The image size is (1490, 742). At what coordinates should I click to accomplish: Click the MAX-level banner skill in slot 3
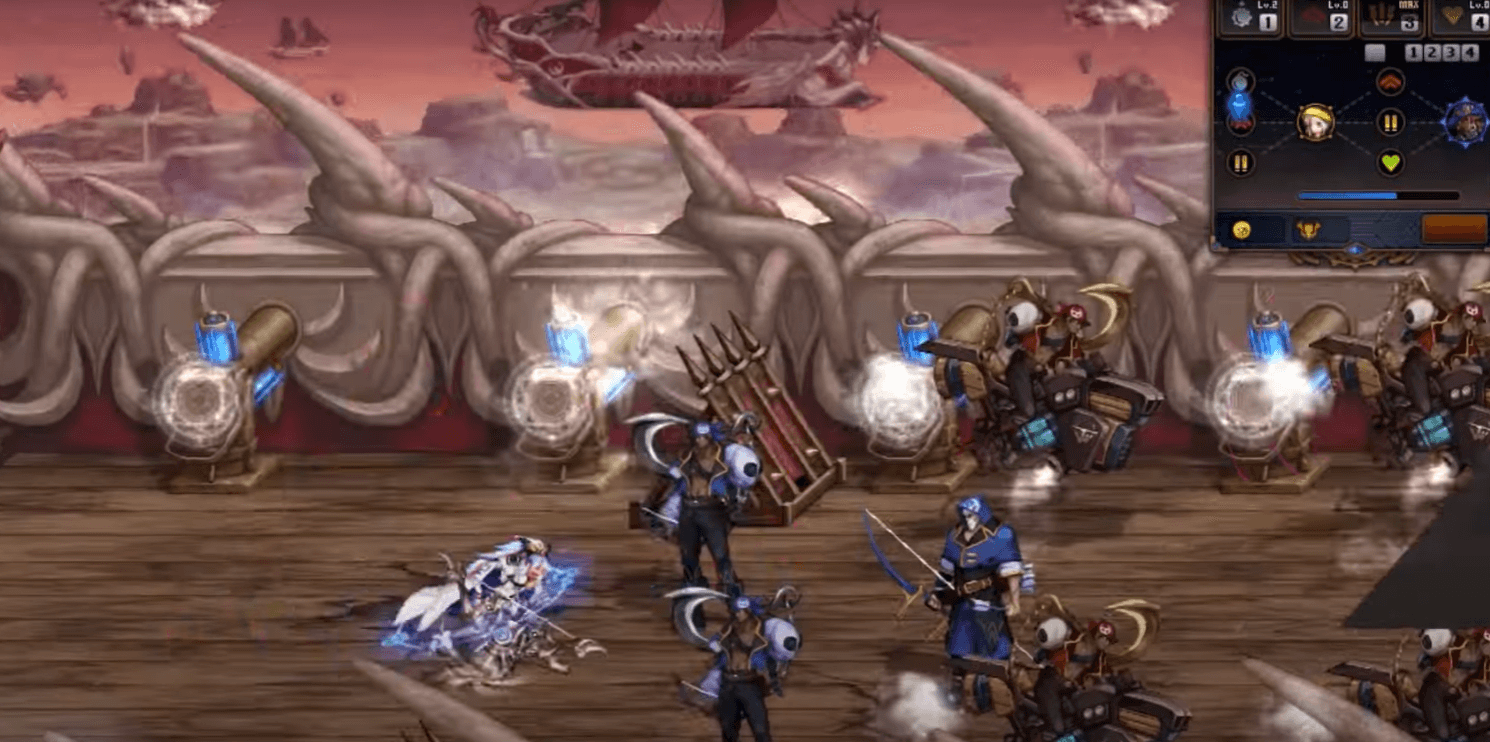(x=1392, y=17)
